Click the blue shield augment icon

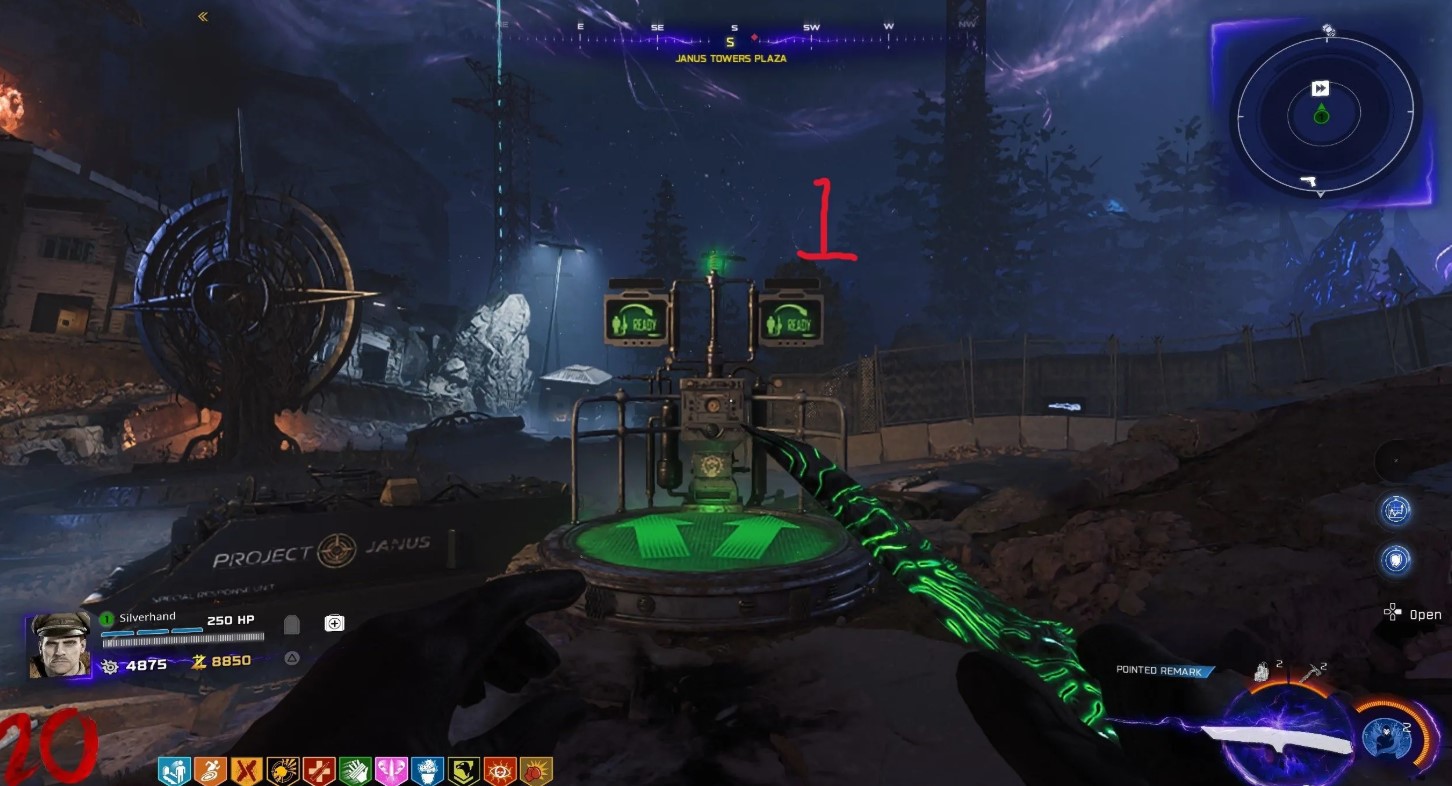tap(1395, 559)
